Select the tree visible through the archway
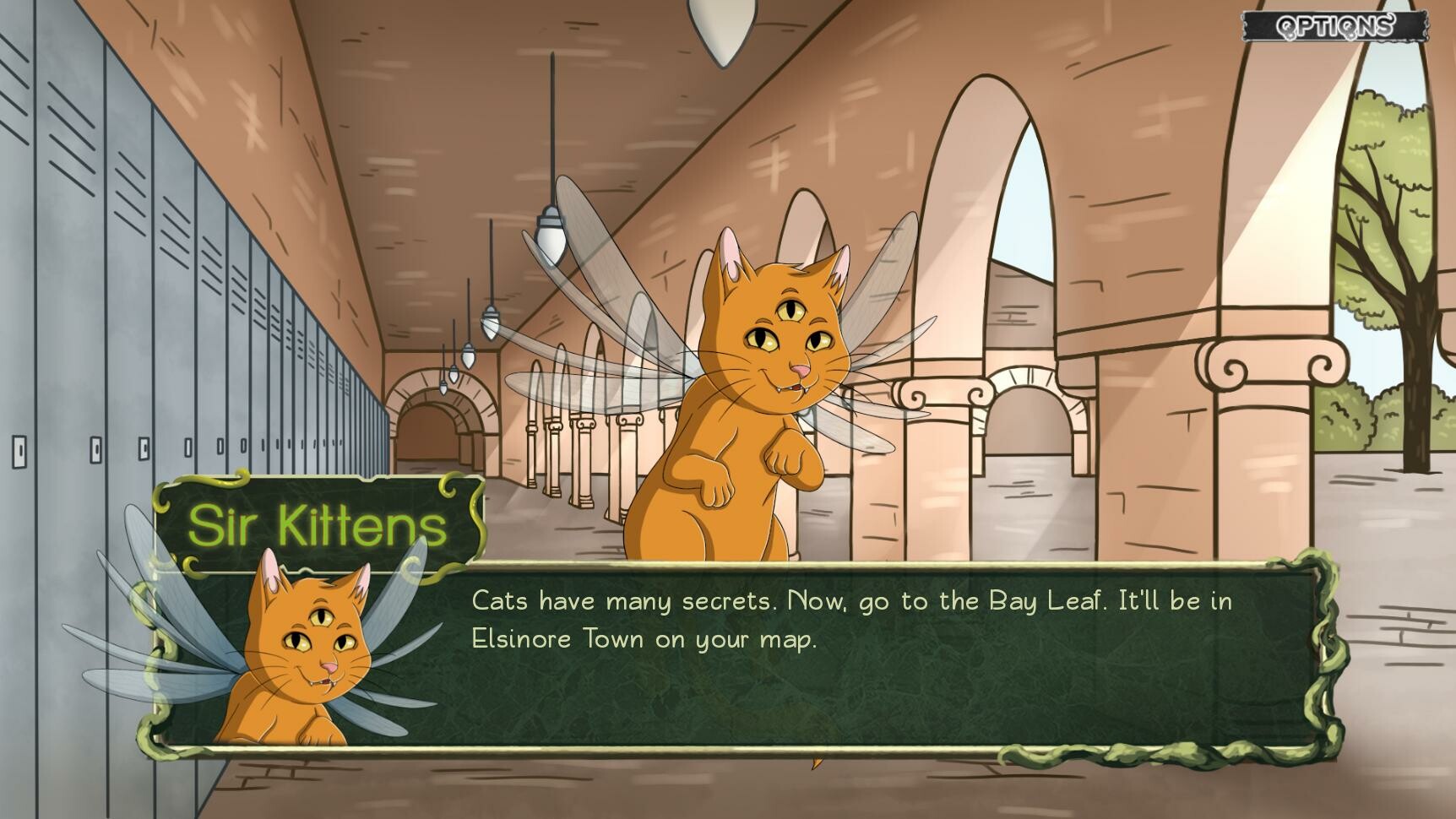Viewport: 1456px width, 819px height. (1385, 194)
